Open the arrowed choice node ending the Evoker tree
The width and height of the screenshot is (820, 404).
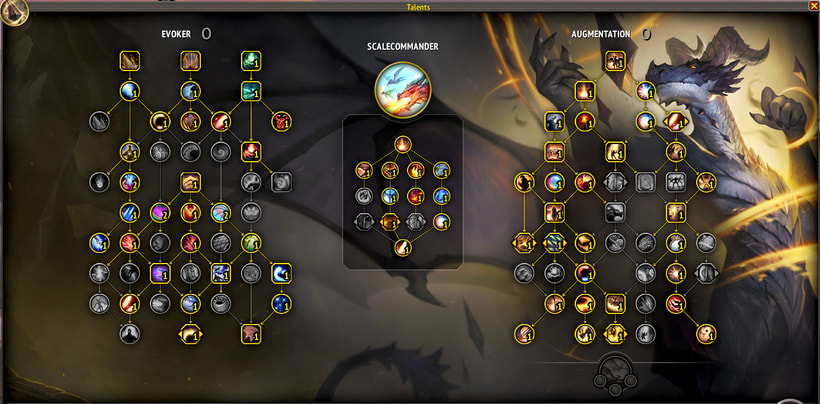tap(189, 333)
